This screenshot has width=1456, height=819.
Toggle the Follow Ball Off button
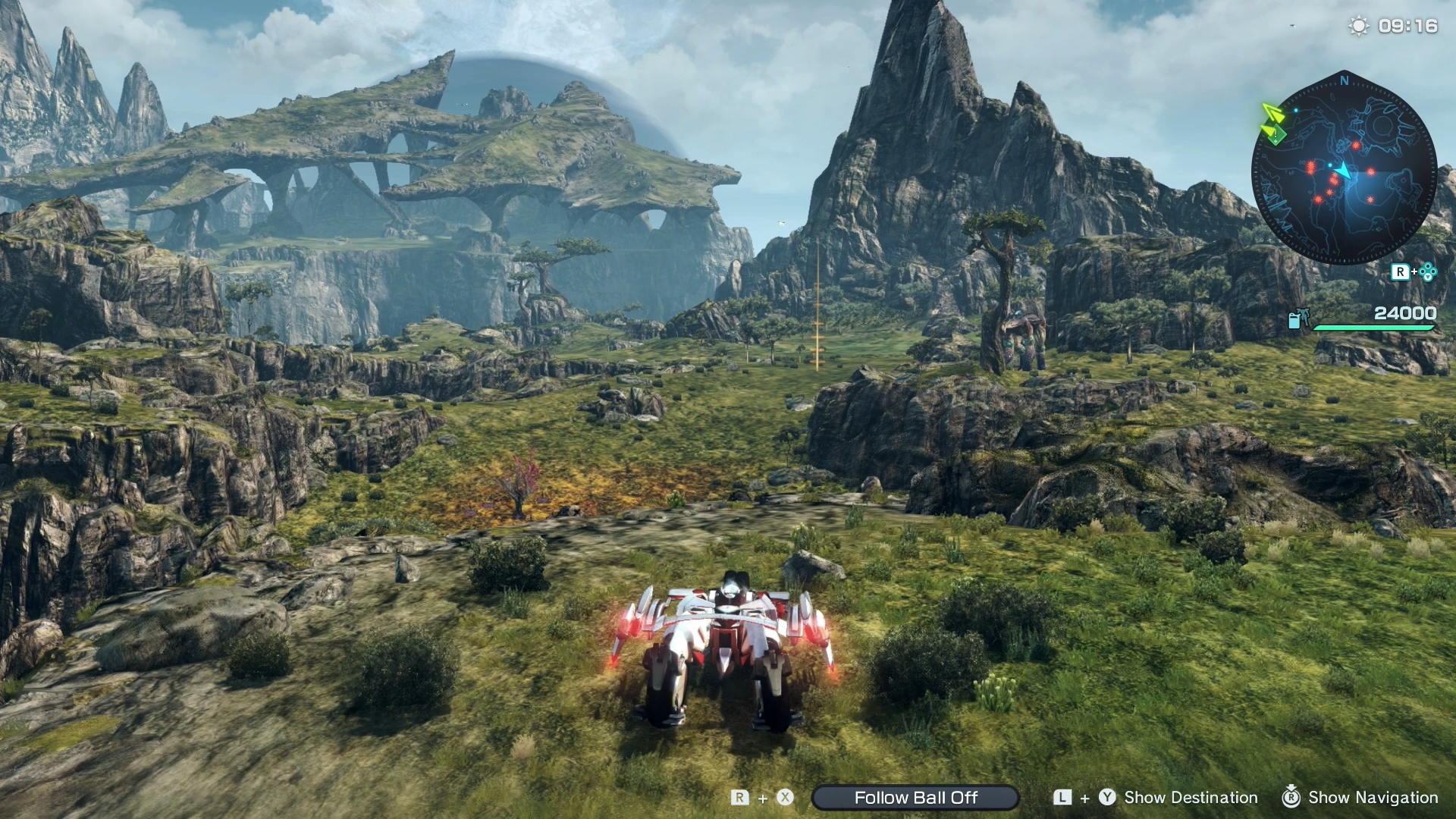click(x=915, y=798)
